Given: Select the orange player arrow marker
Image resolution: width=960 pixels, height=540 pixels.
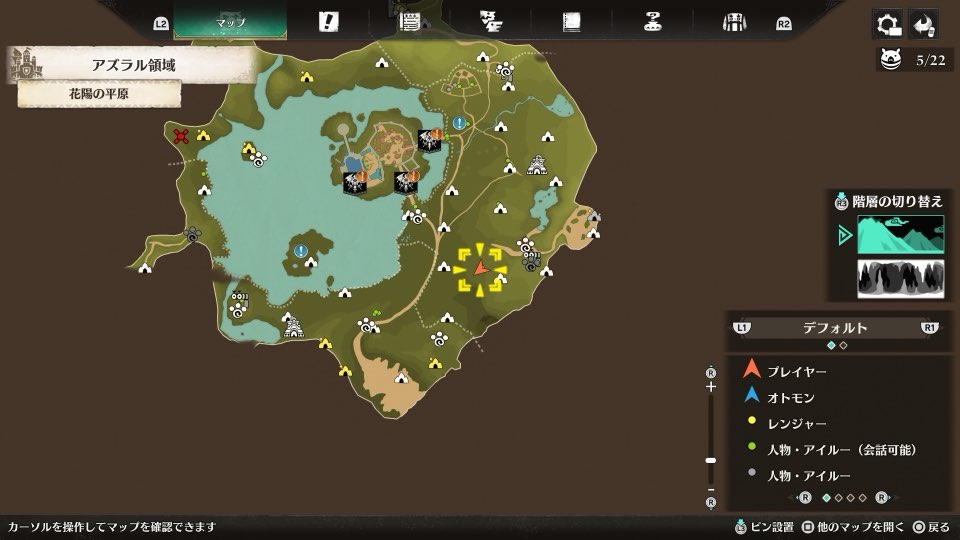Looking at the screenshot, I should (x=480, y=268).
